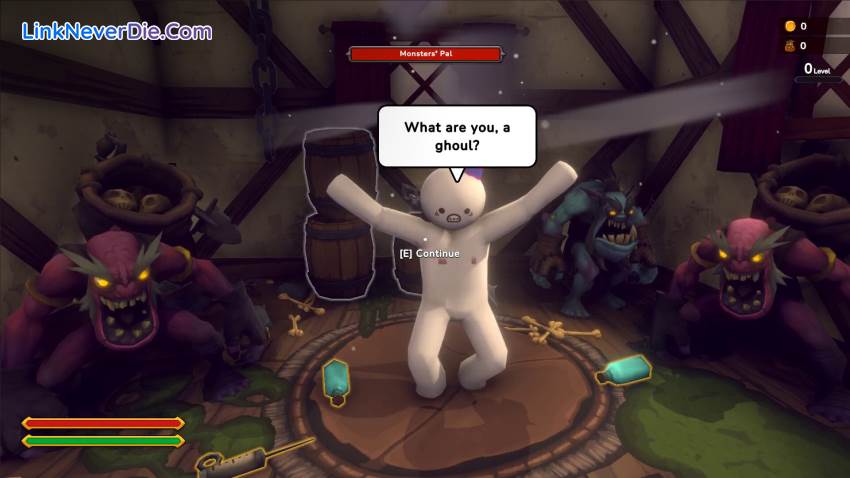This screenshot has width=850, height=478.
Task: Advance the "What are you, a ghoul?" speech bubble
Action: 430,253
